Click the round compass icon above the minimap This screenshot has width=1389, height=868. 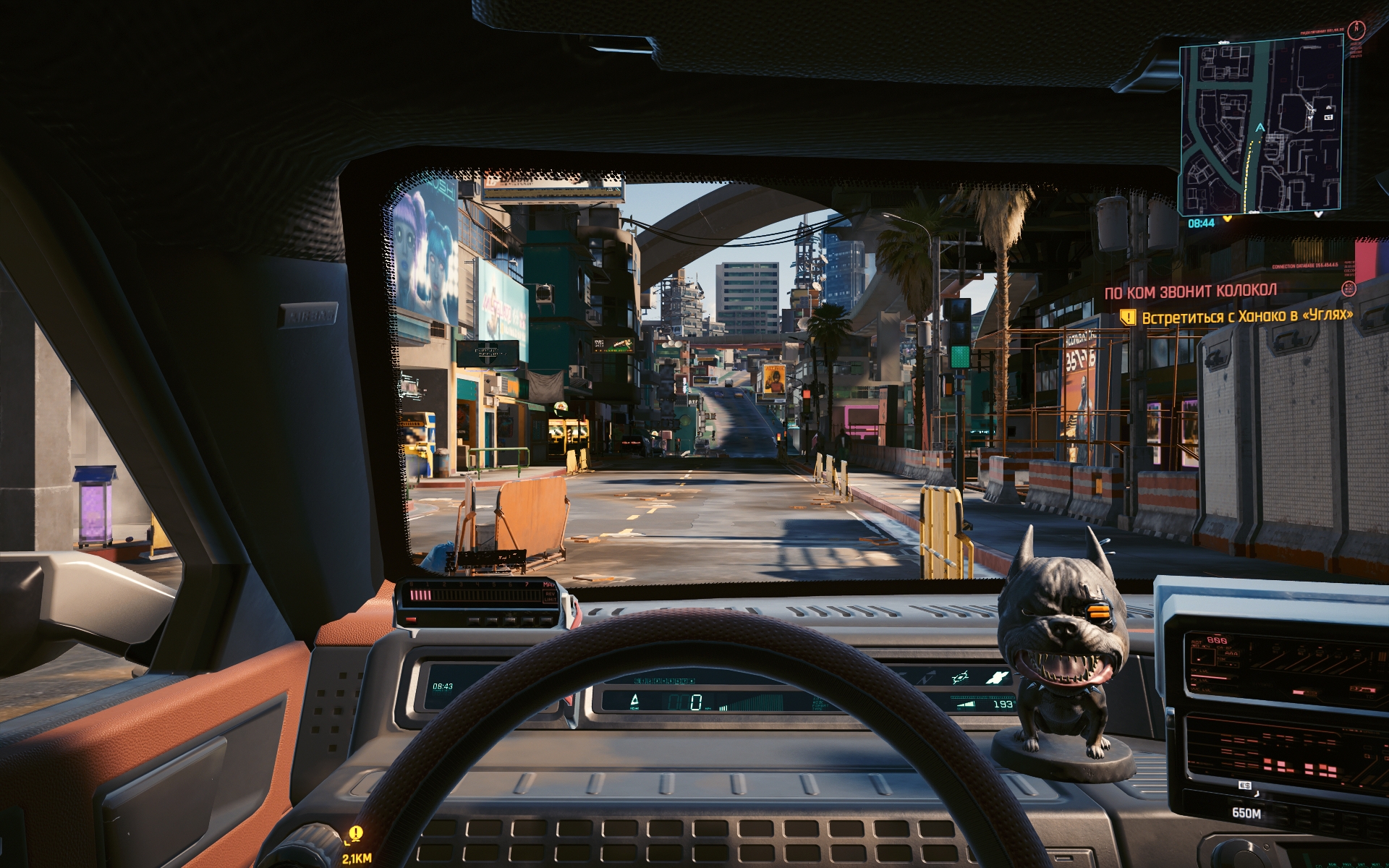point(1357,30)
